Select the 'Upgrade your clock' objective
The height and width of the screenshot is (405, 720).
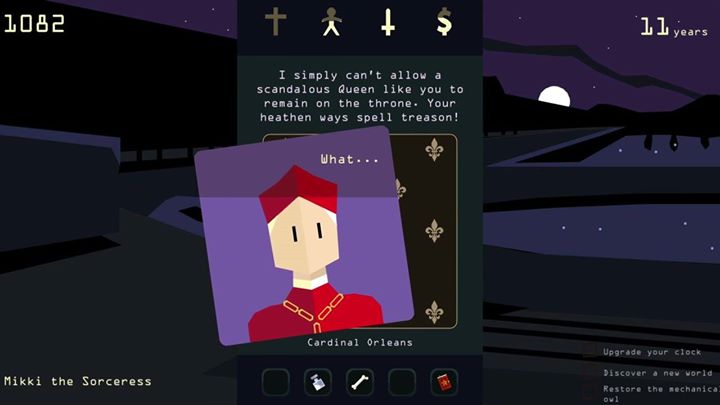[x=652, y=352]
